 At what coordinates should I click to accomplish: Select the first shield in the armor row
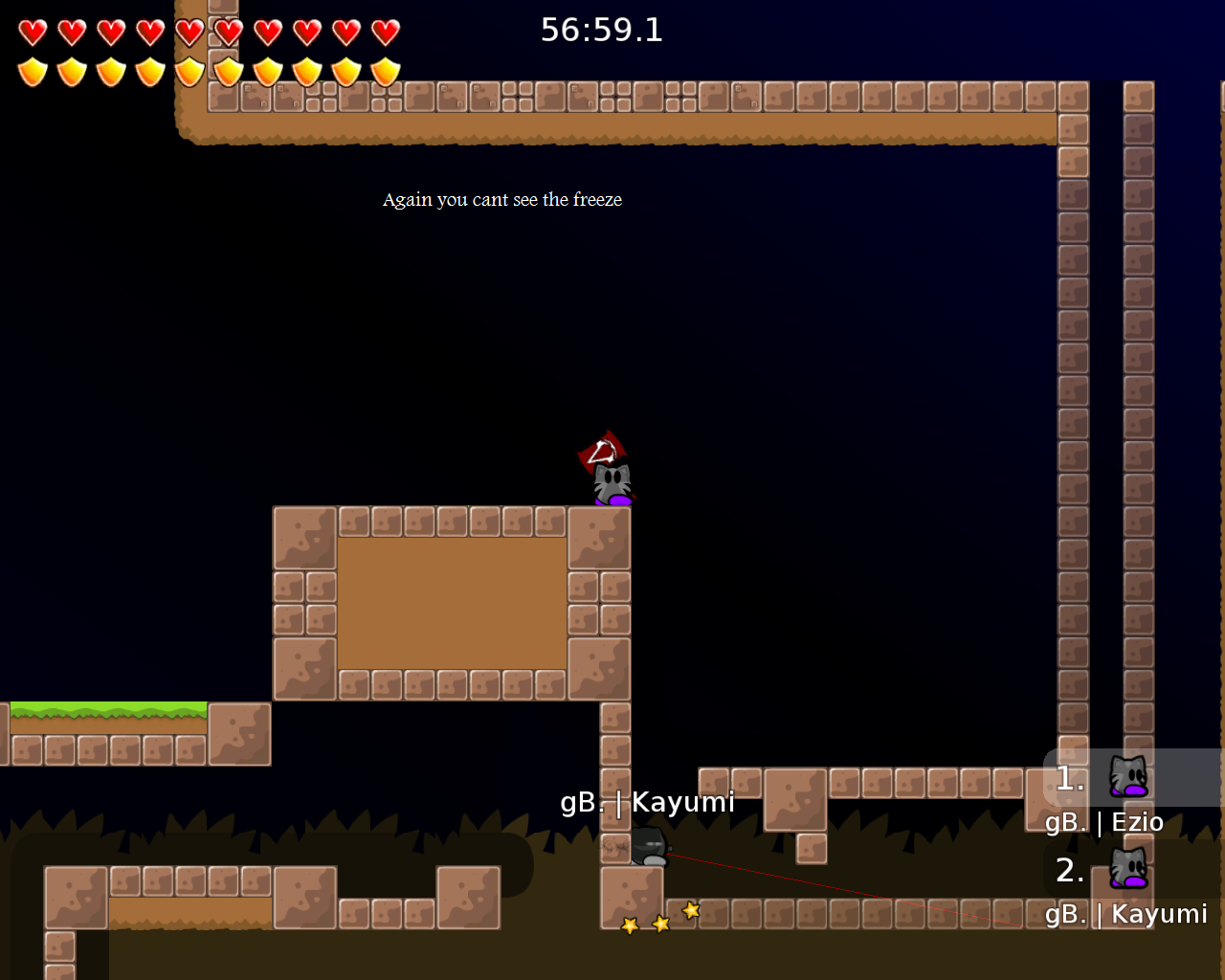pos(32,70)
